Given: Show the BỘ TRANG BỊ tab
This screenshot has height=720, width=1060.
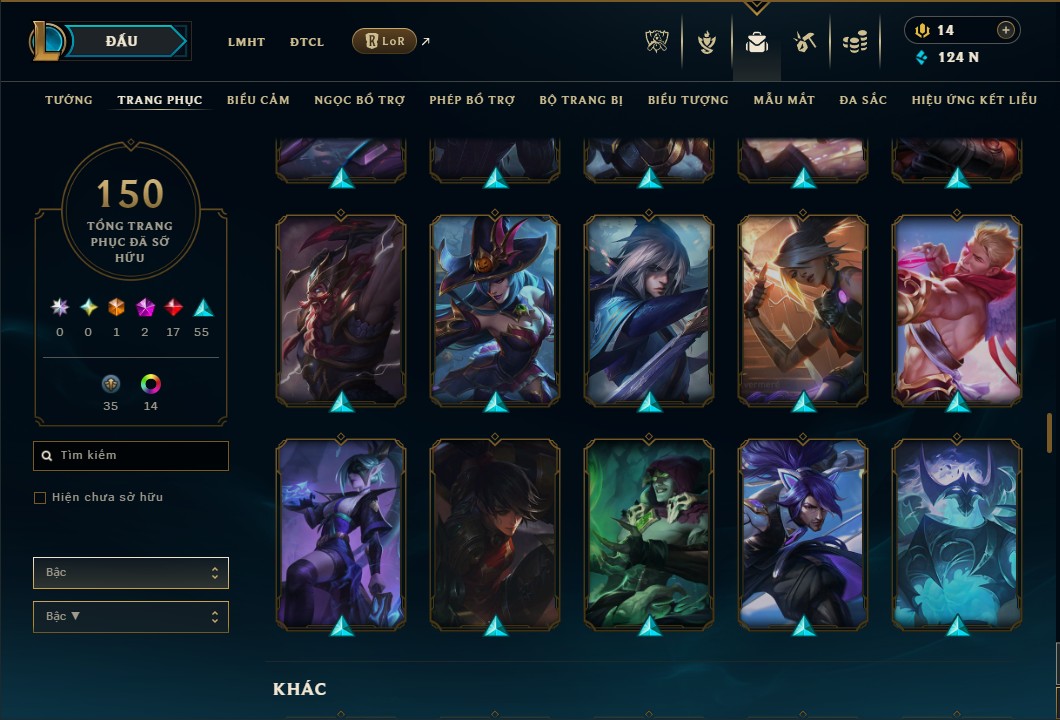Looking at the screenshot, I should click(581, 100).
